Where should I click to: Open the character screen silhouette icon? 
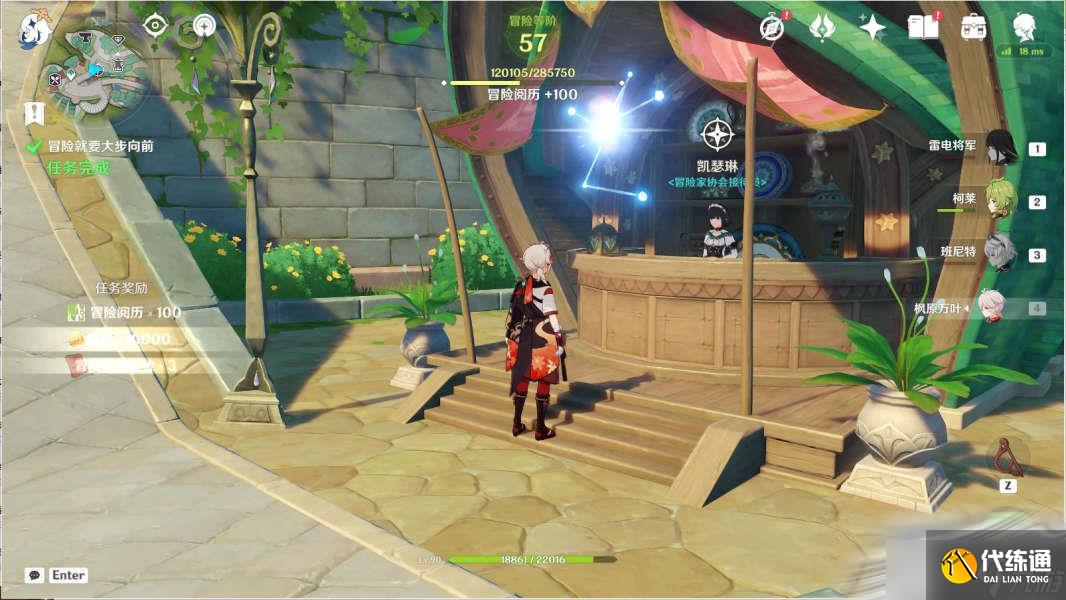click(x=1023, y=25)
